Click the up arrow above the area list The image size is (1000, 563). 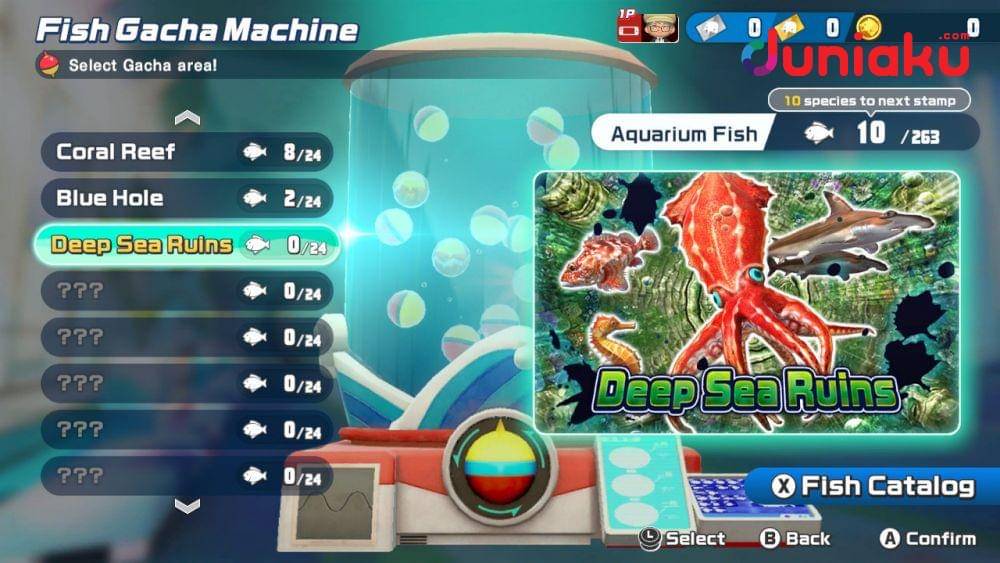point(187,118)
